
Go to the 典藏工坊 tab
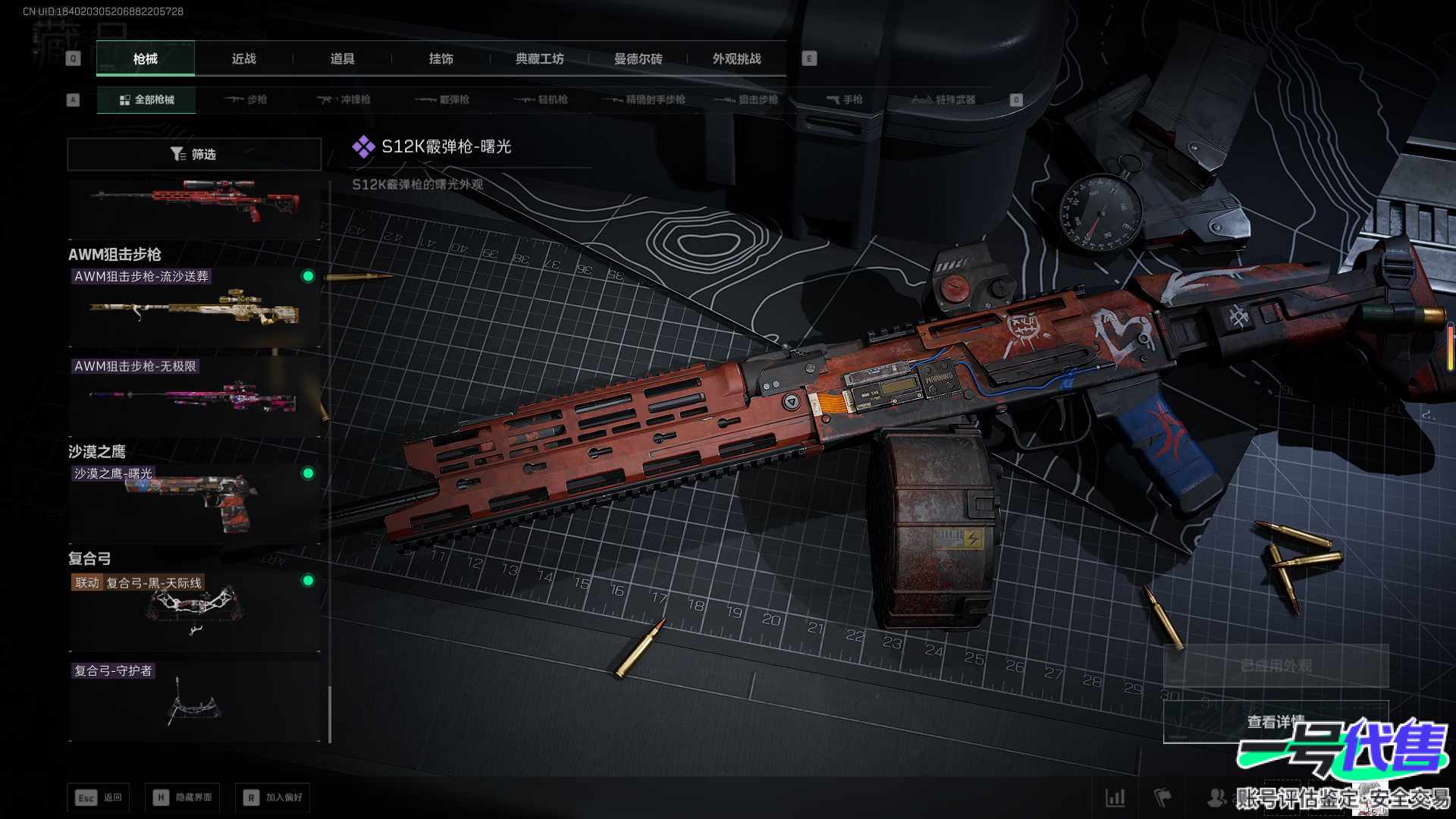(x=539, y=59)
